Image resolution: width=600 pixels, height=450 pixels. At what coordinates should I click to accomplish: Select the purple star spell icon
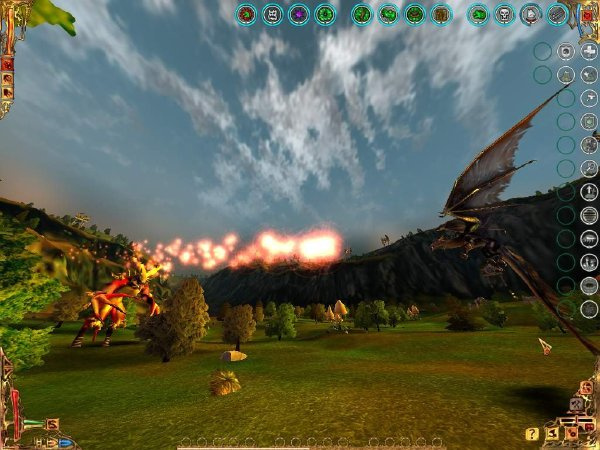298,14
